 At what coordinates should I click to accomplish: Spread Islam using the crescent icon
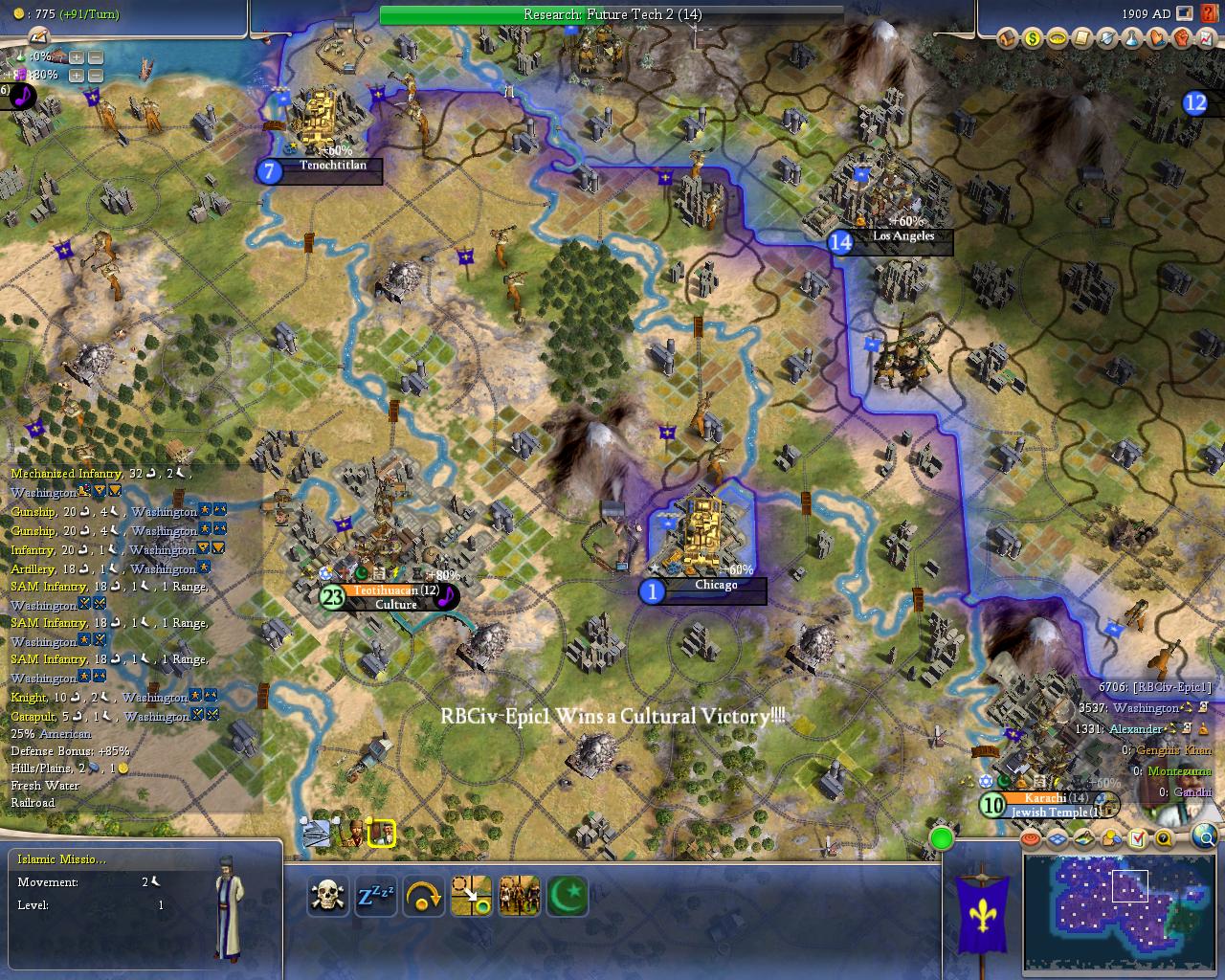[567, 897]
